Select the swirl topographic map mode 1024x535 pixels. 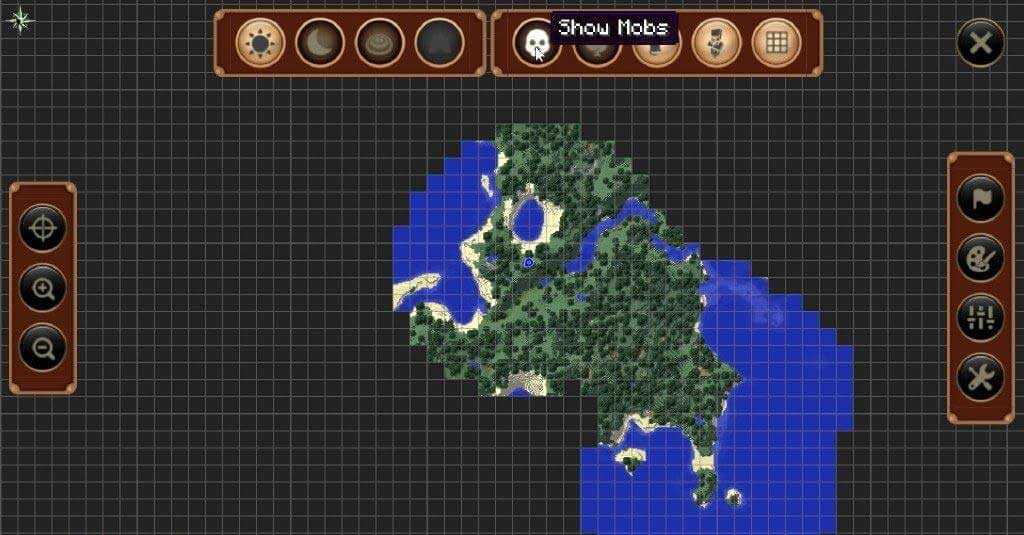click(x=380, y=43)
